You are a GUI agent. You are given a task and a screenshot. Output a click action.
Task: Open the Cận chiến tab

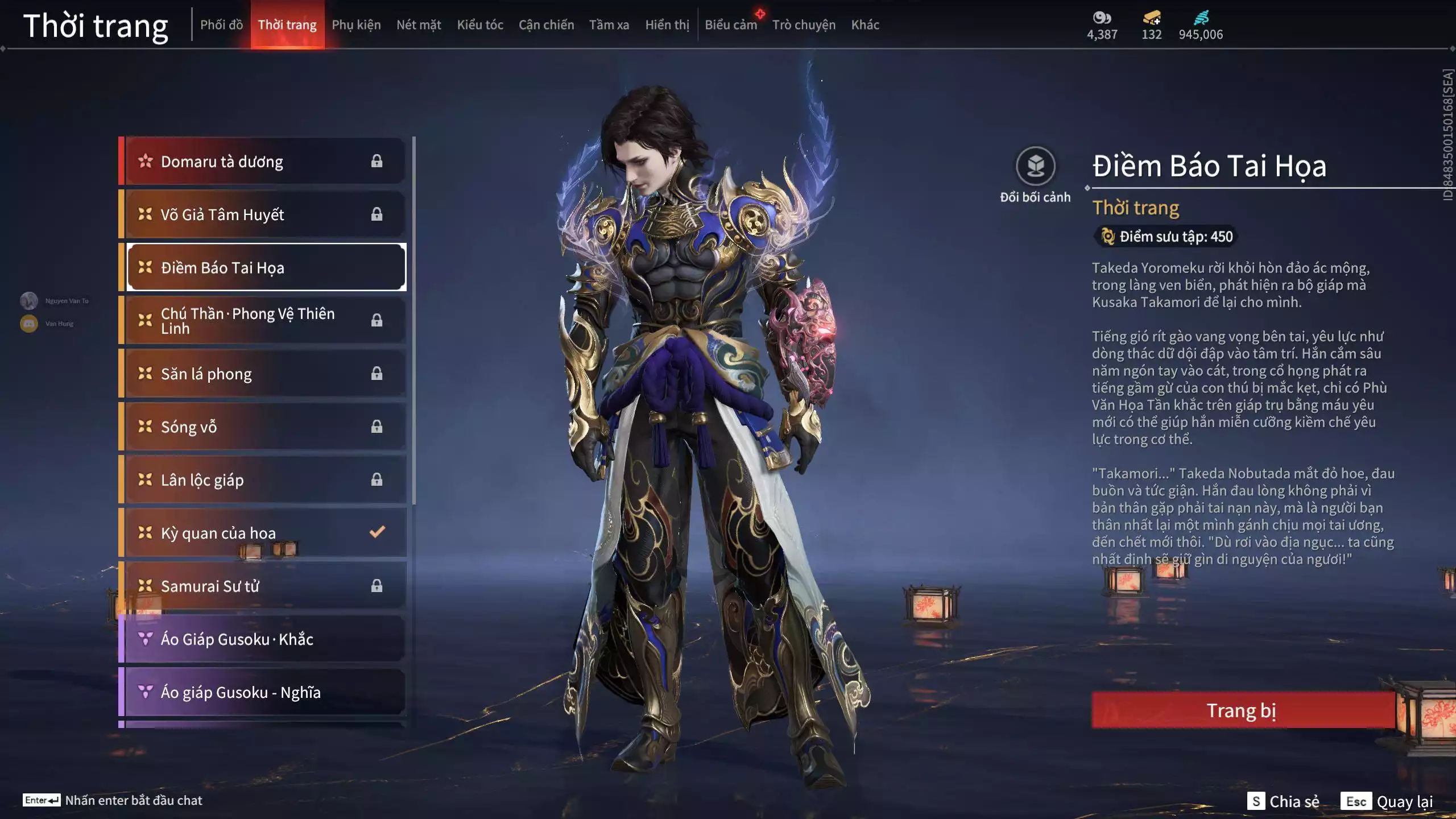[x=546, y=25]
